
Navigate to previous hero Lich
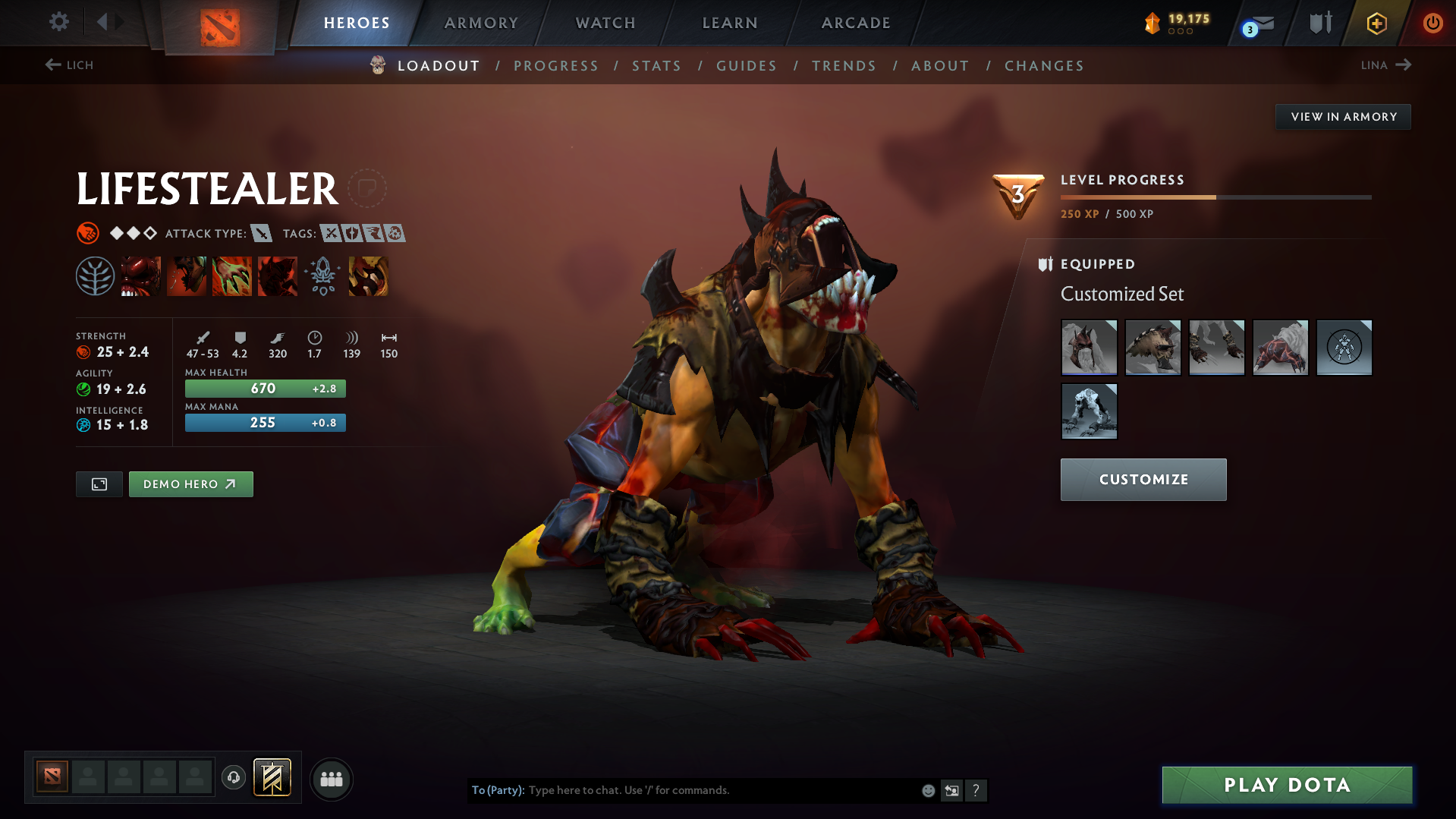[x=69, y=65]
